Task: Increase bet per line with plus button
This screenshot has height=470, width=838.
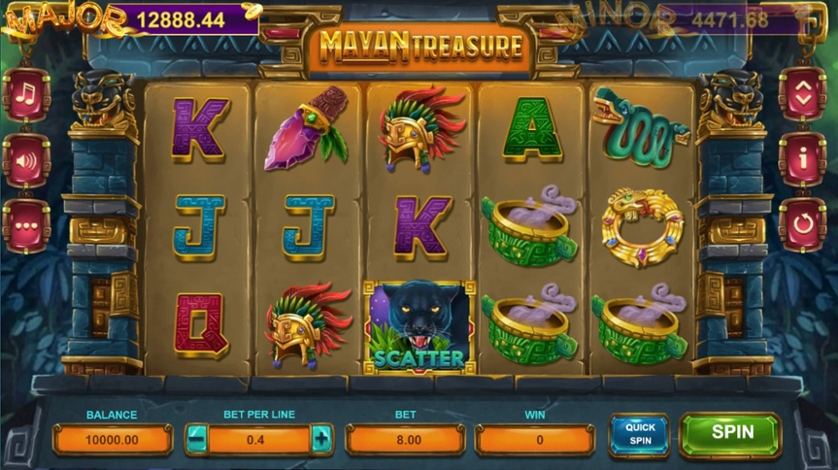Action: (320, 438)
